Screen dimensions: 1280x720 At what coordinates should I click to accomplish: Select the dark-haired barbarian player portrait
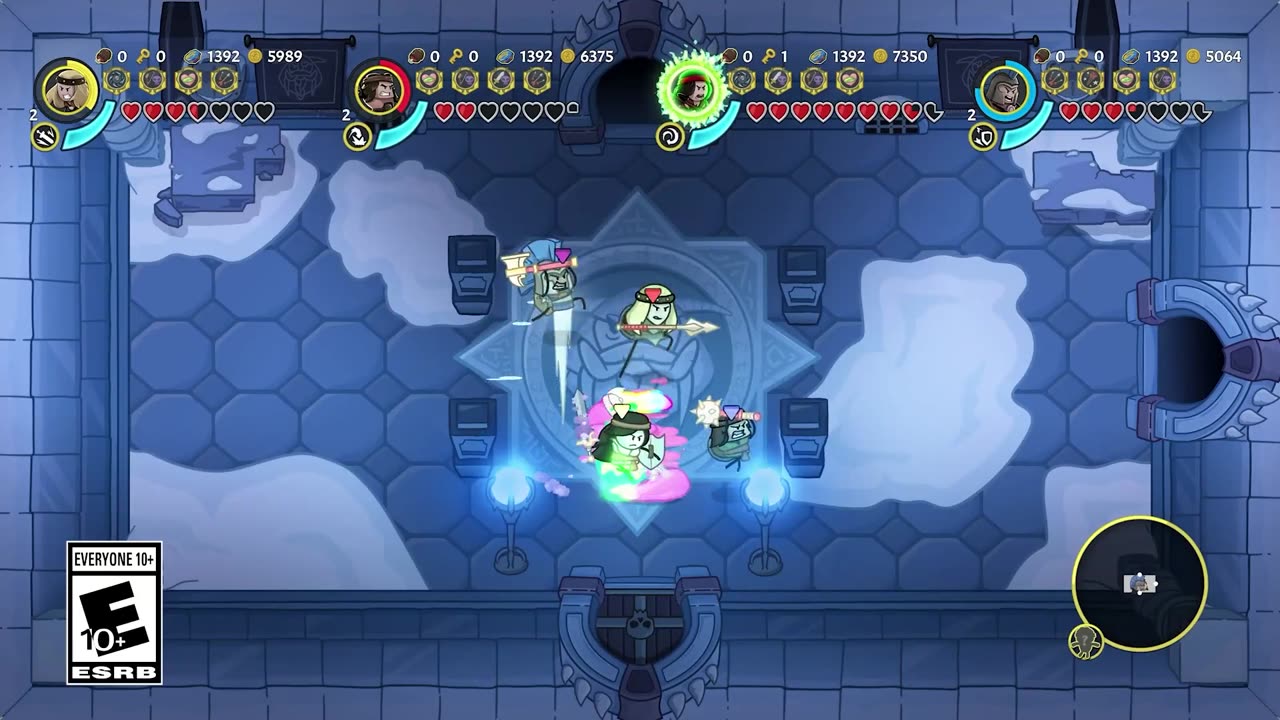379,91
